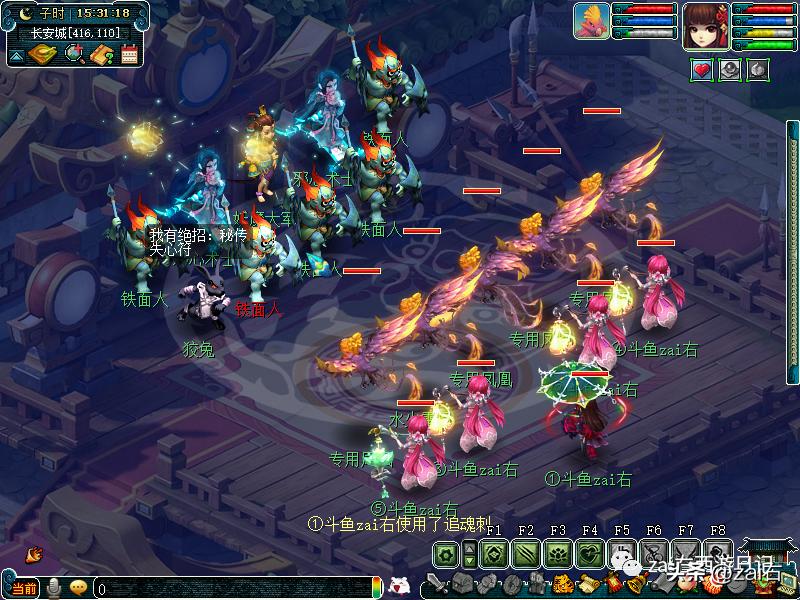Collapse the location panel with arrow button

16,54
